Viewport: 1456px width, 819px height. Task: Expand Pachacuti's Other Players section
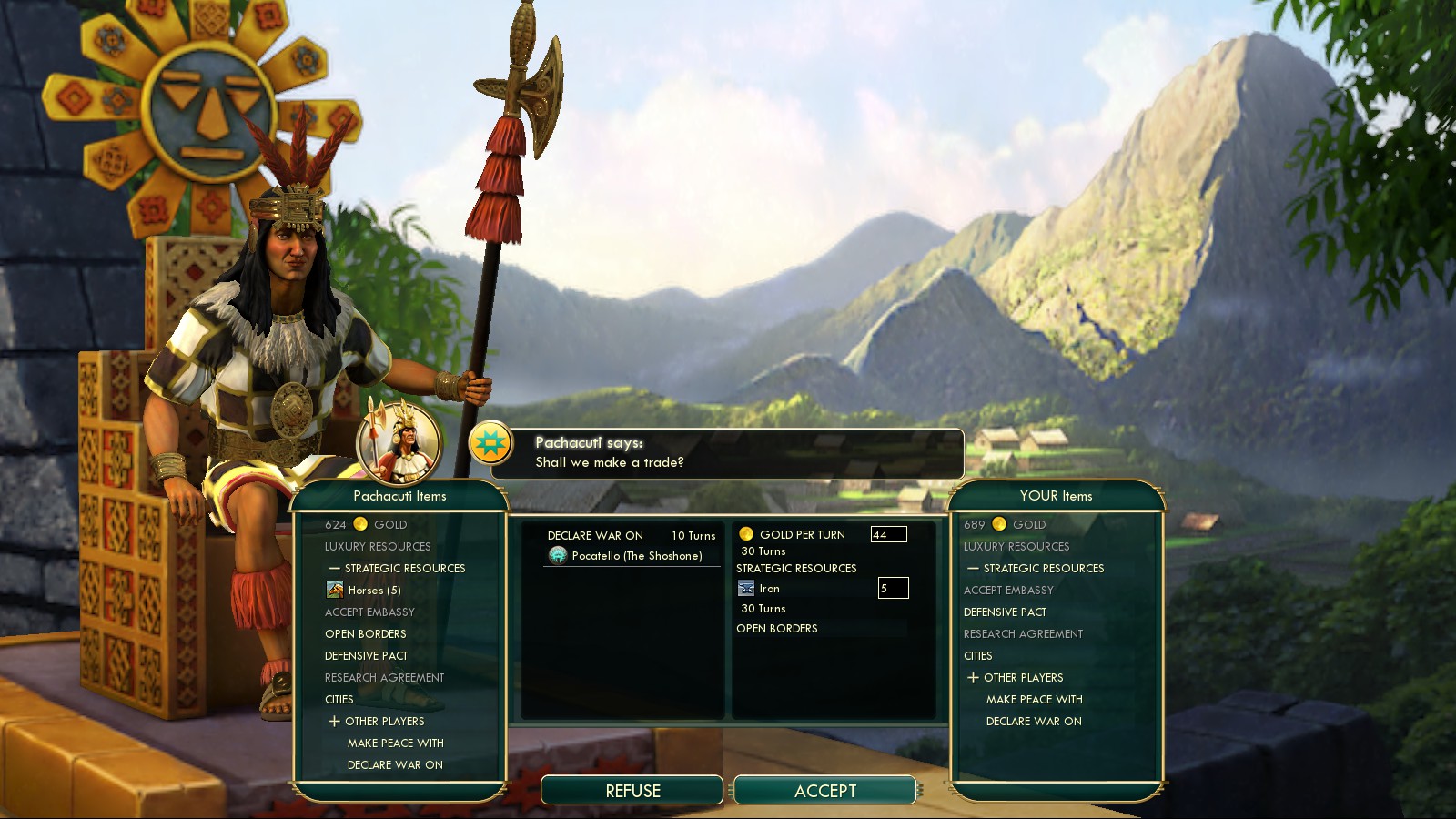point(335,722)
